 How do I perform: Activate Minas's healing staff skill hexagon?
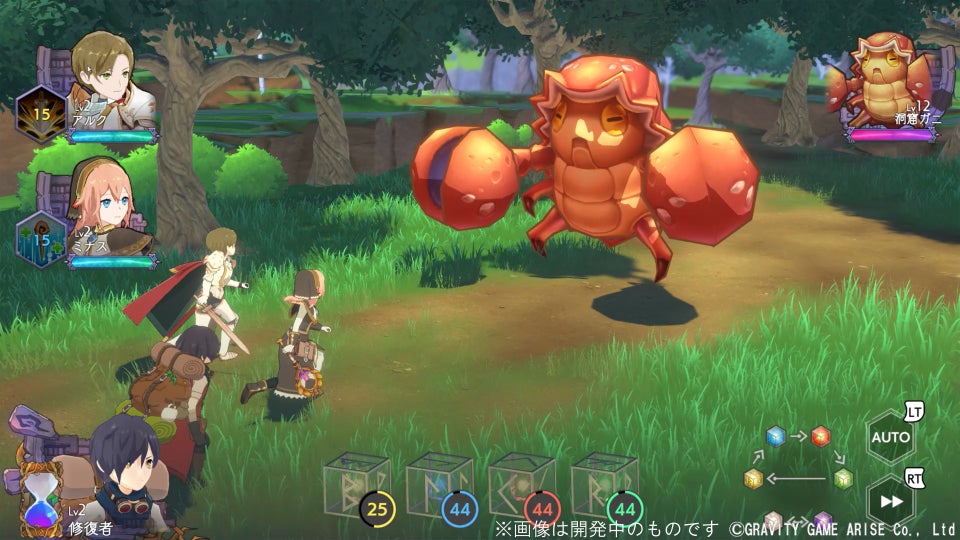coord(41,239)
